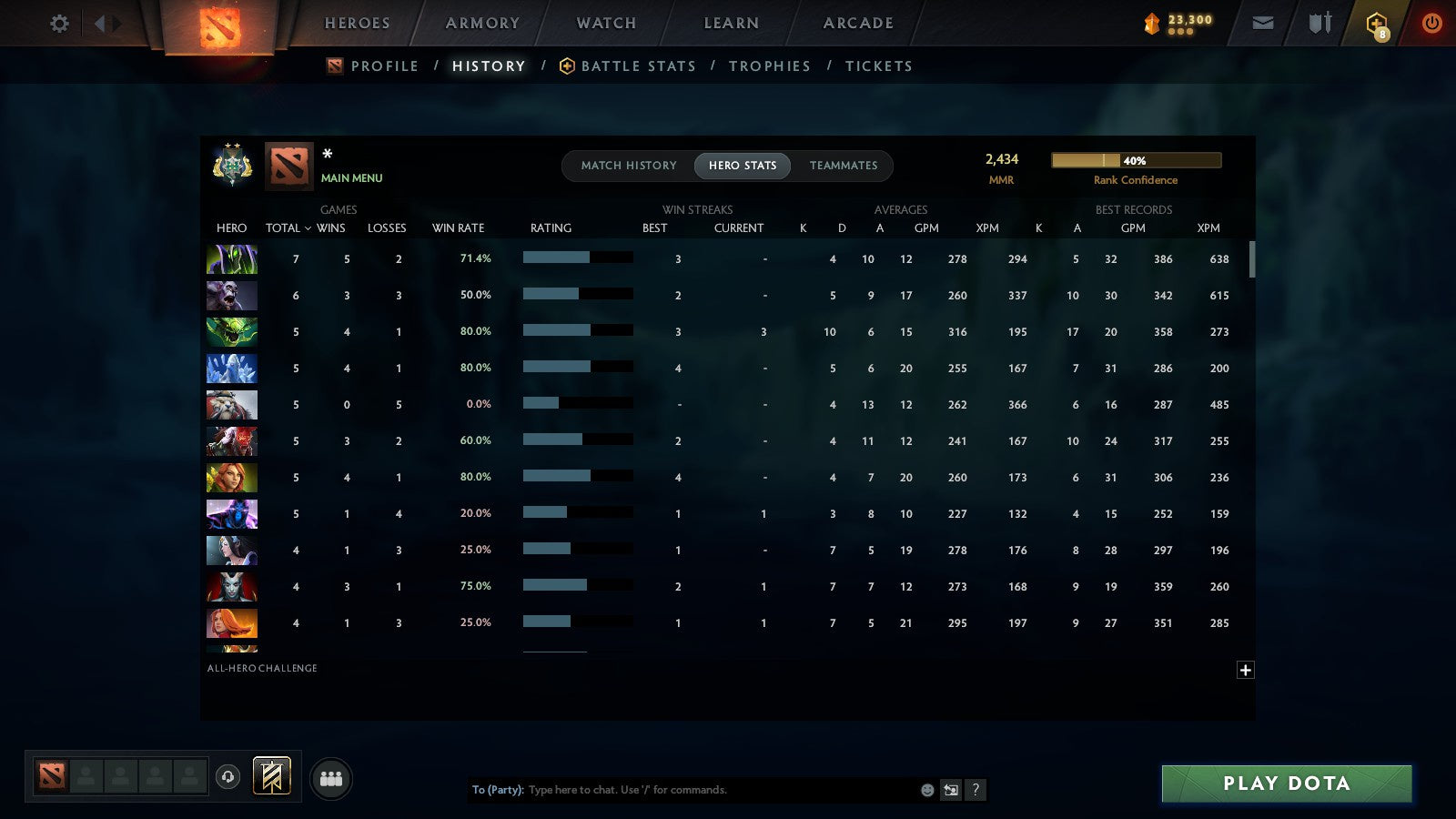Viewport: 1456px width, 819px height.
Task: Select the TEAMMATES stats view
Action: click(844, 166)
